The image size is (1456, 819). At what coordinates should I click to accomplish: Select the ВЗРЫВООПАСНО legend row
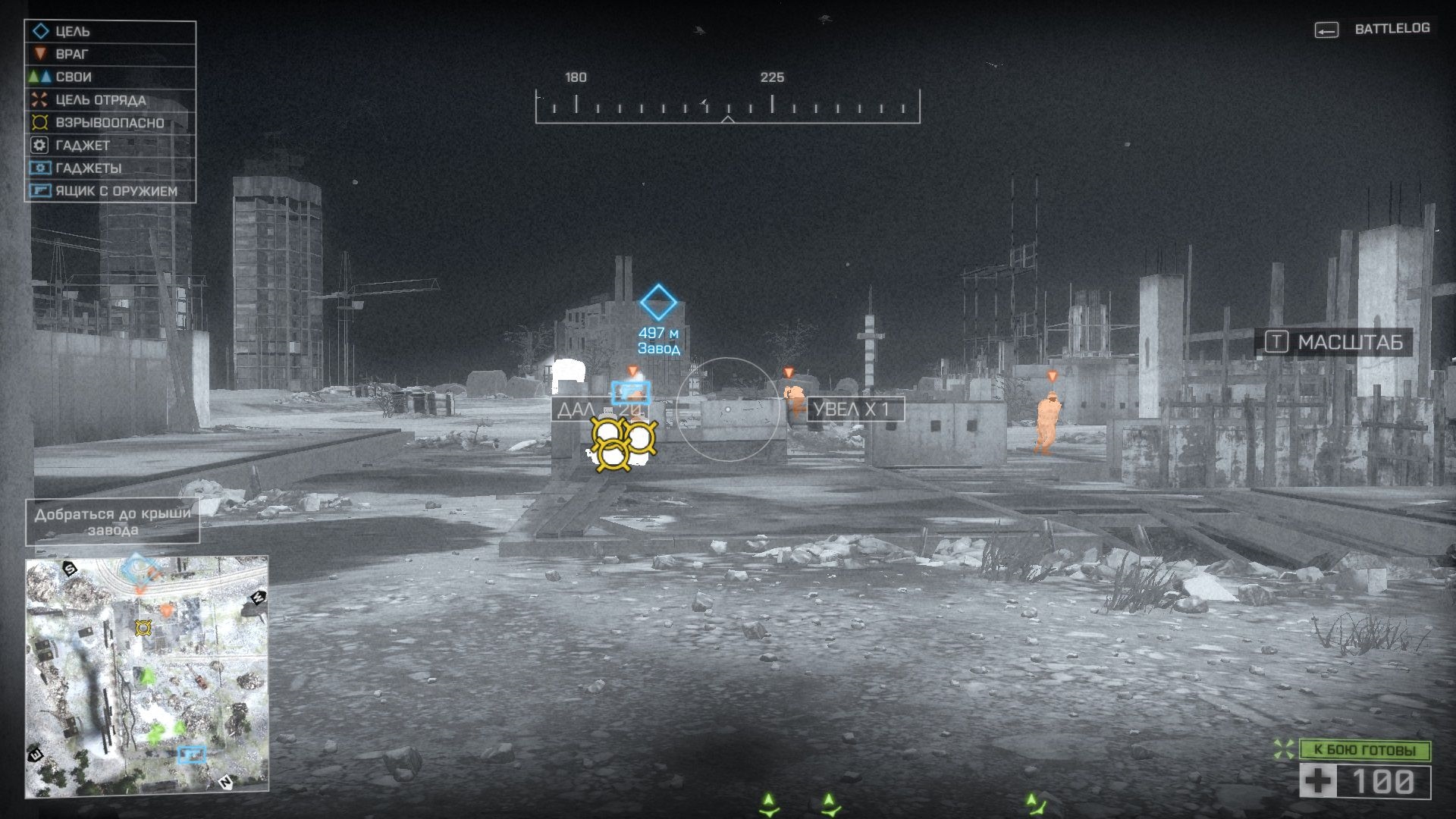(x=110, y=123)
